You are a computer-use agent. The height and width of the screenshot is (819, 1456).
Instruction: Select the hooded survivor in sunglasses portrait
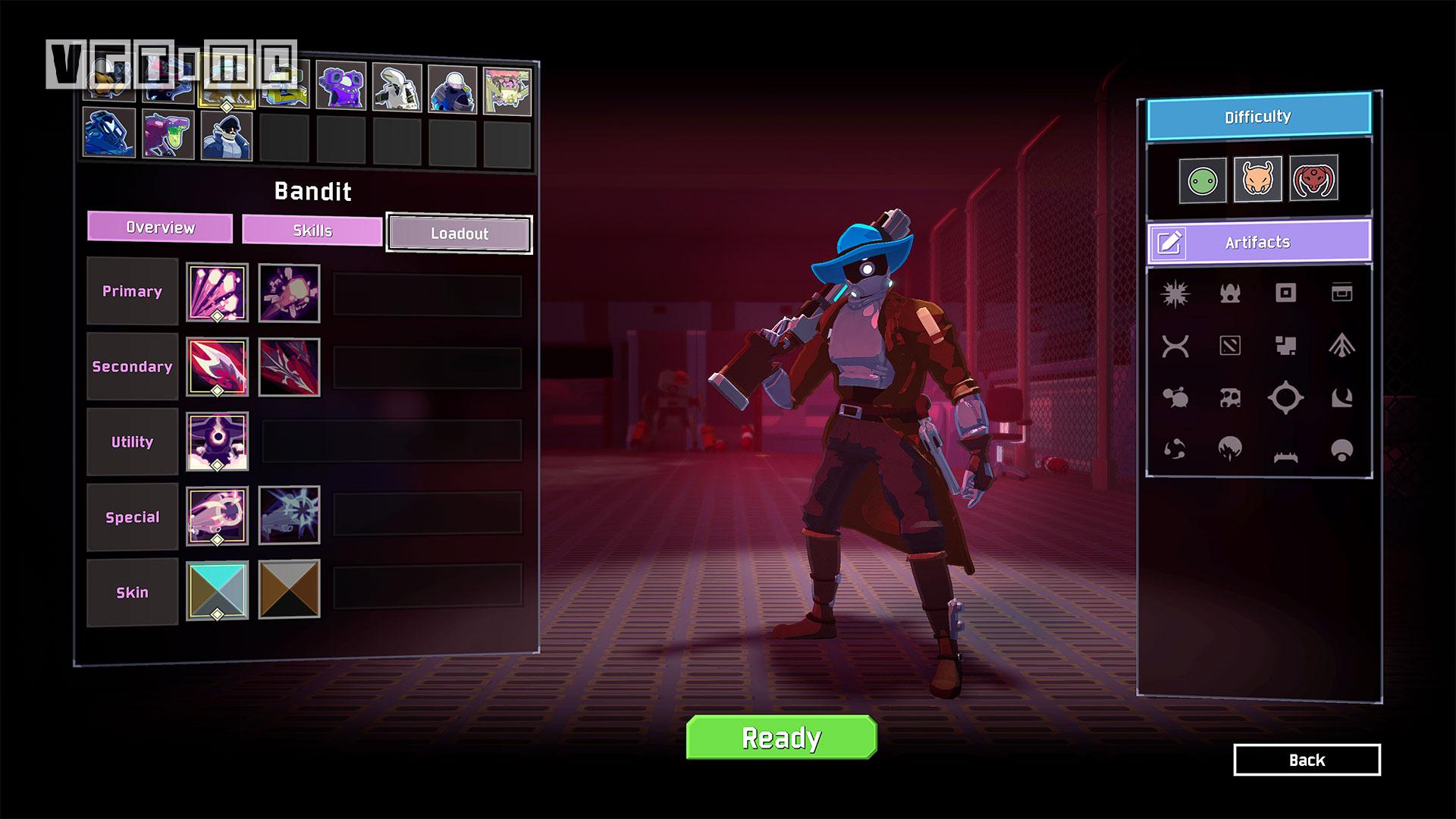click(x=226, y=135)
